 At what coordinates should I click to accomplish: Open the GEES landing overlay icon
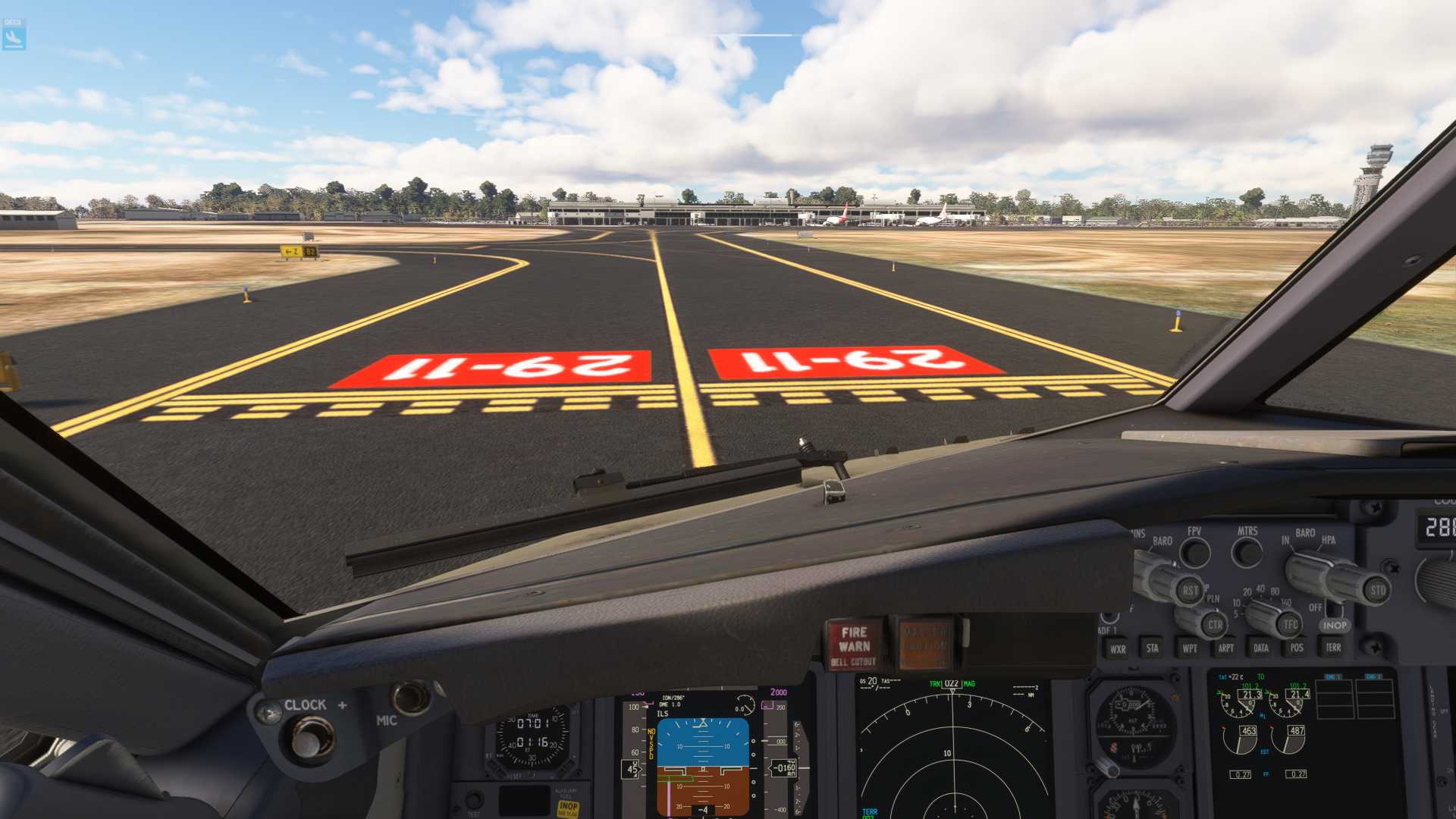click(x=14, y=35)
